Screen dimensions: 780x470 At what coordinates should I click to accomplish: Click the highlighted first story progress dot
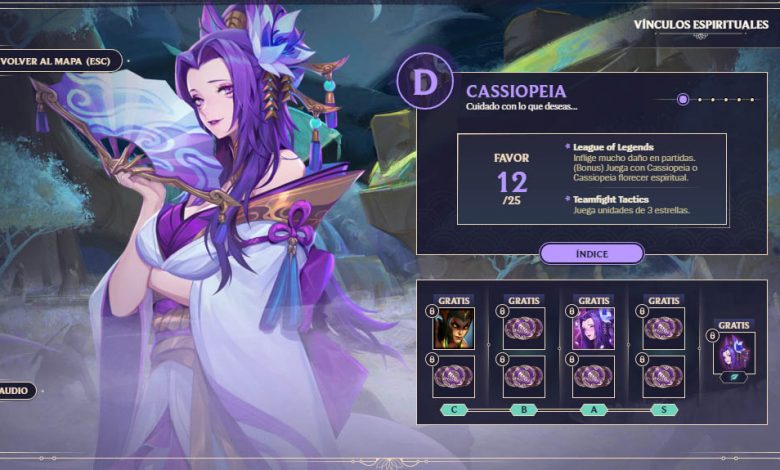(683, 99)
